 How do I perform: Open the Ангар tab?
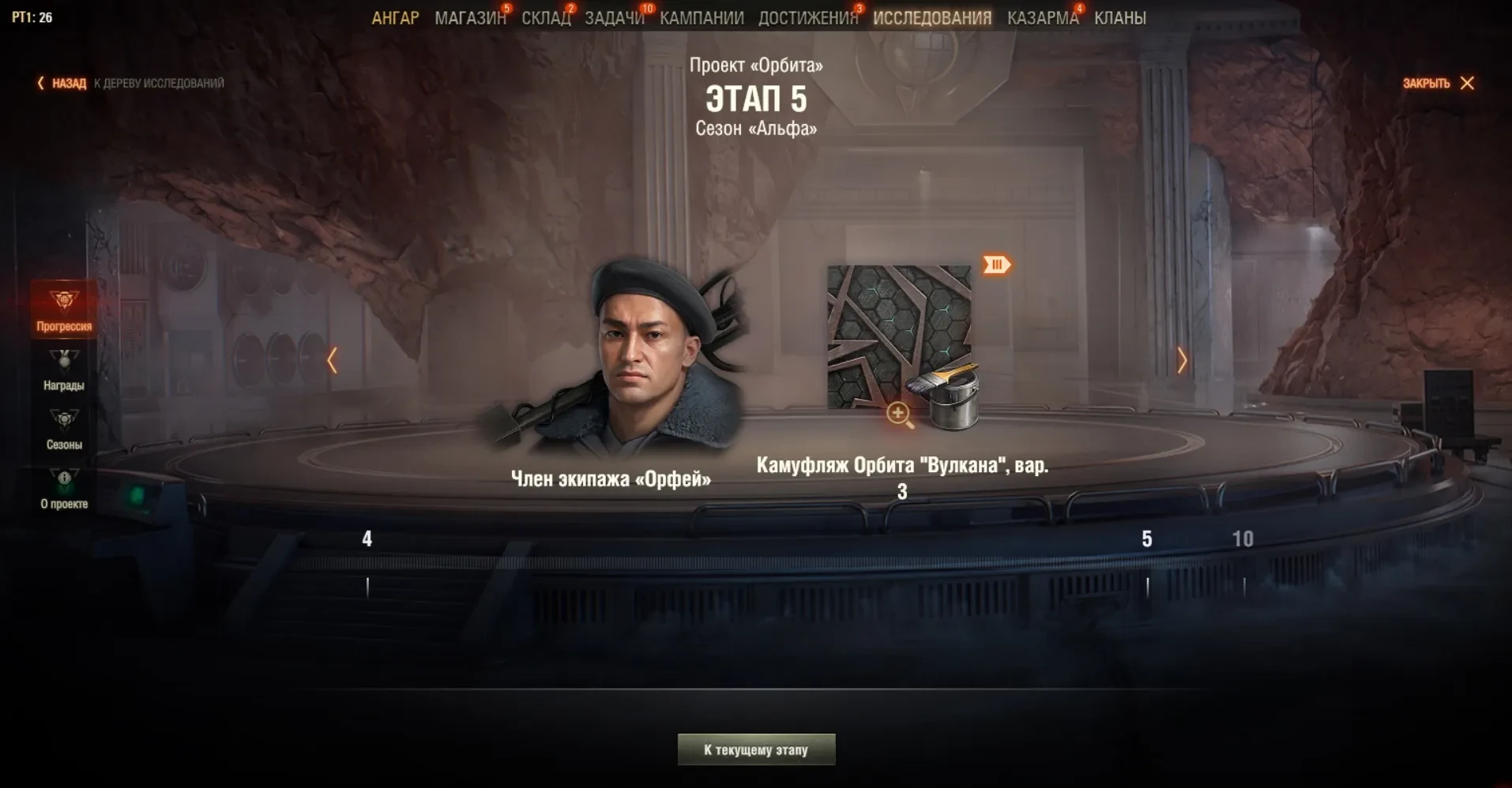(395, 18)
